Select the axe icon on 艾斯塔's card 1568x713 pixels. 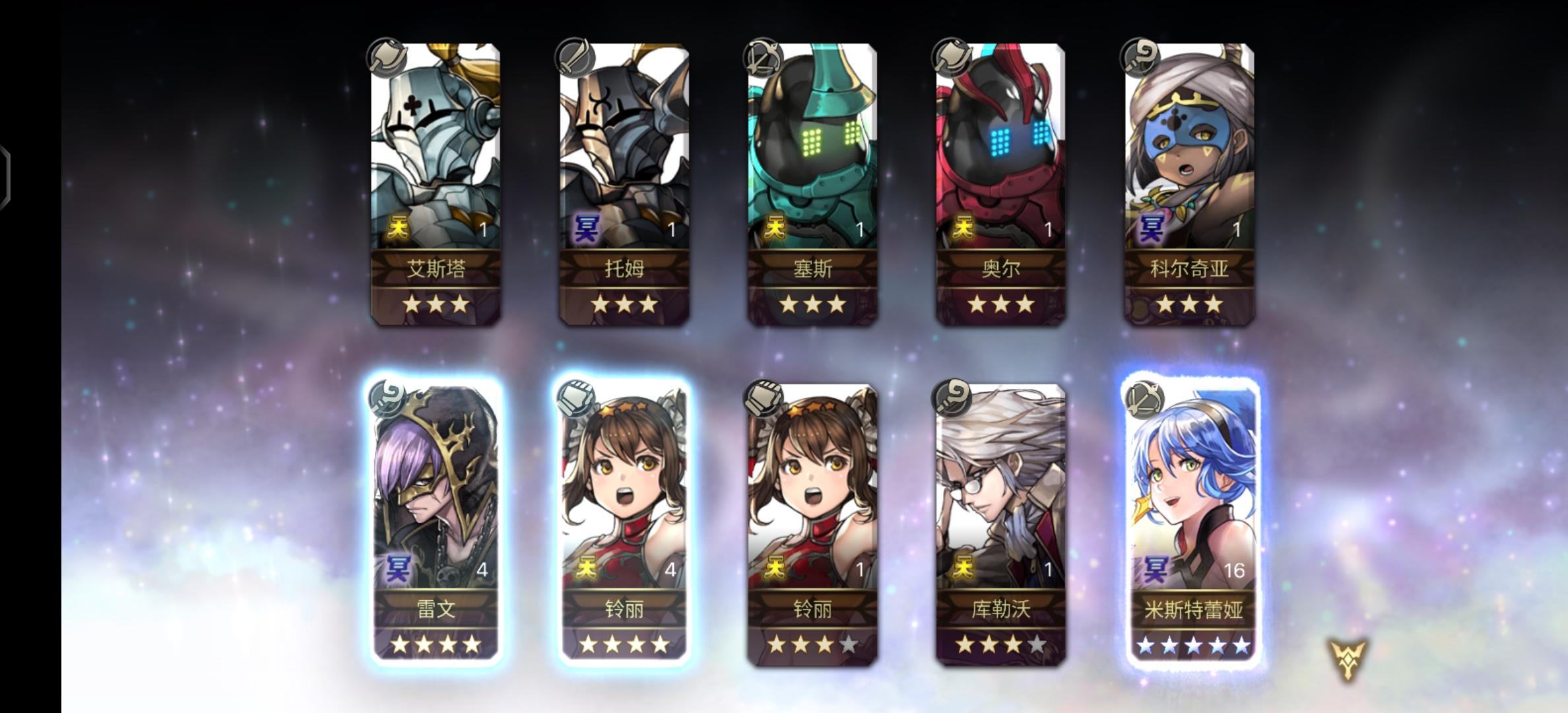point(386,59)
